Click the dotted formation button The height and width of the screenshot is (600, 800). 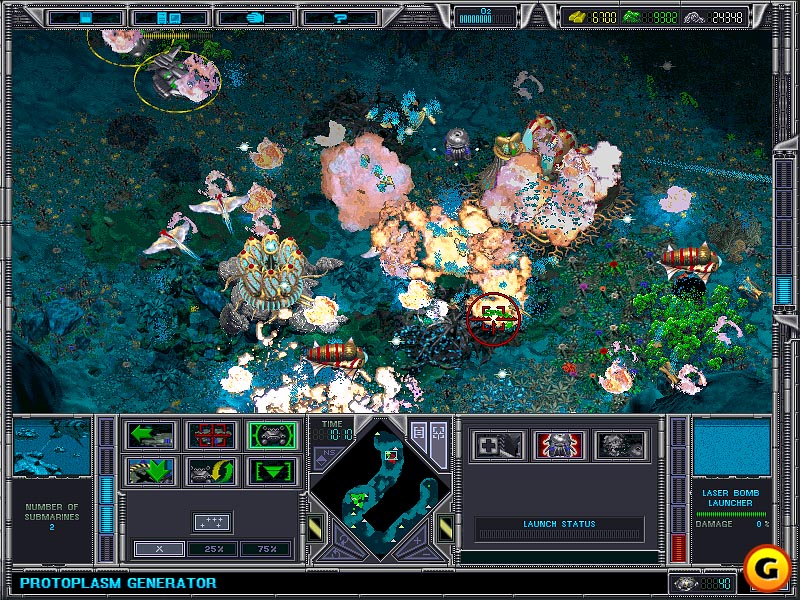click(212, 521)
